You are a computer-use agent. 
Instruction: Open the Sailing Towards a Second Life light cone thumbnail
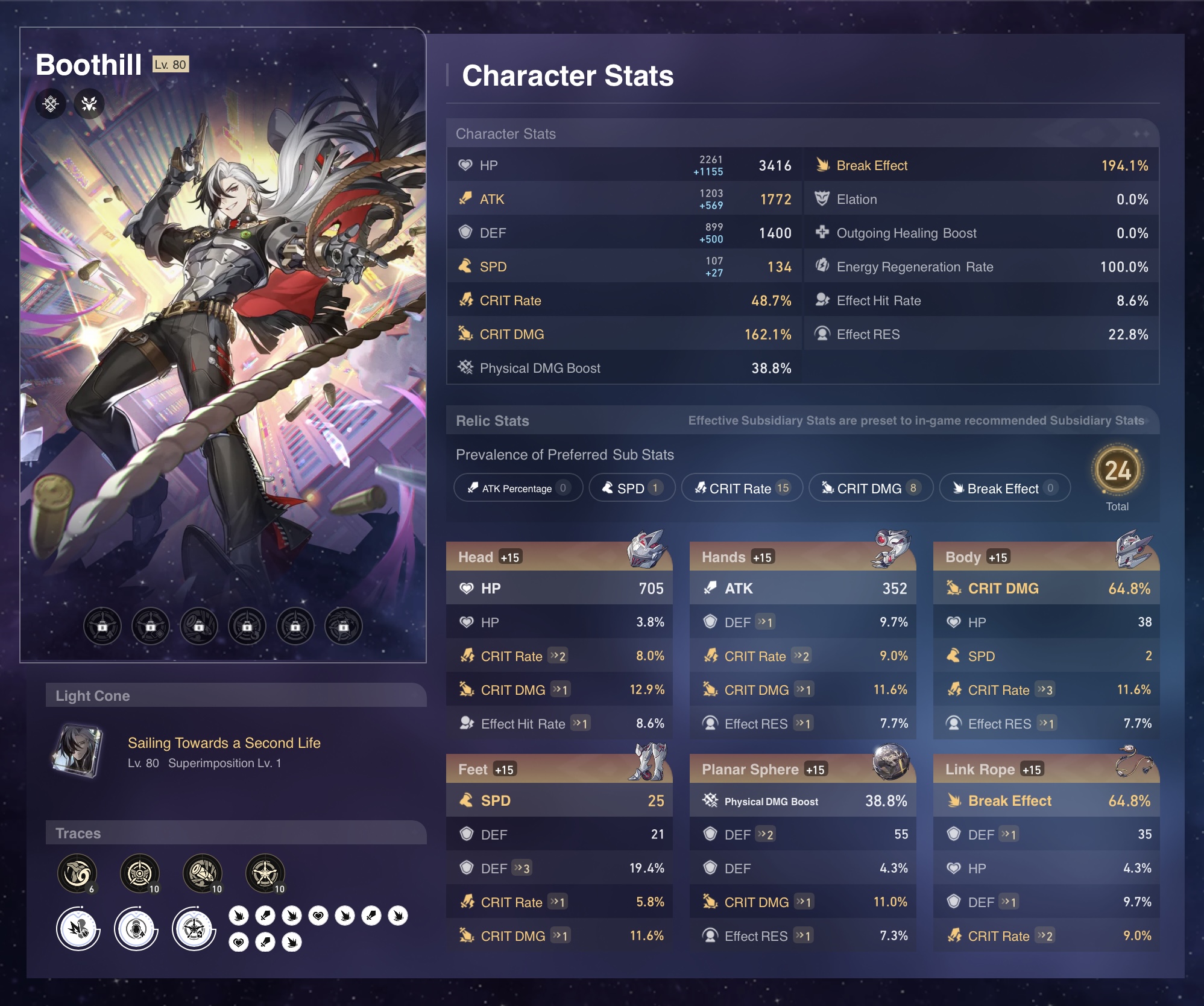77,751
